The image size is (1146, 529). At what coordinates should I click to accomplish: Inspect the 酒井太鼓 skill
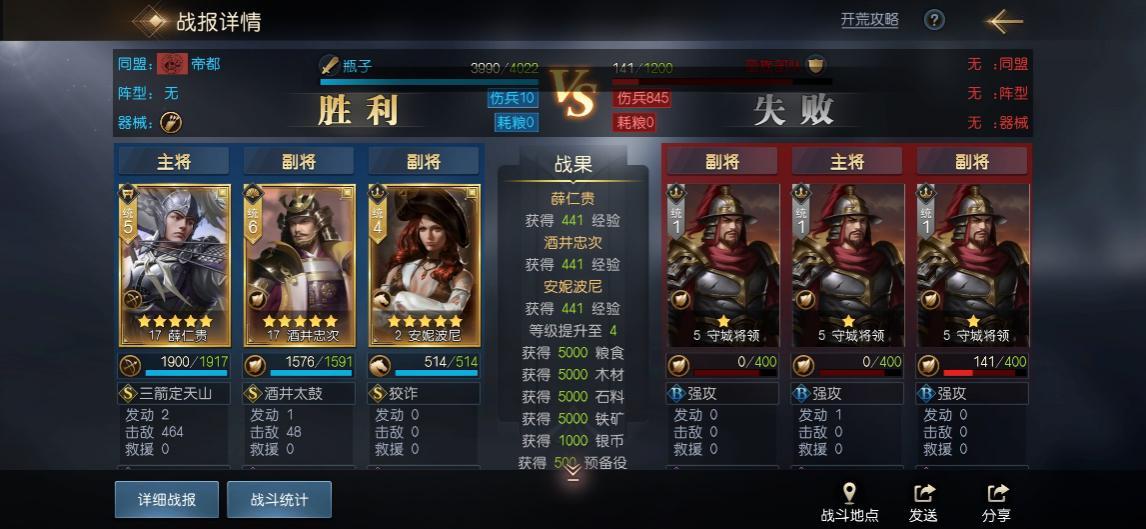[x=299, y=394]
